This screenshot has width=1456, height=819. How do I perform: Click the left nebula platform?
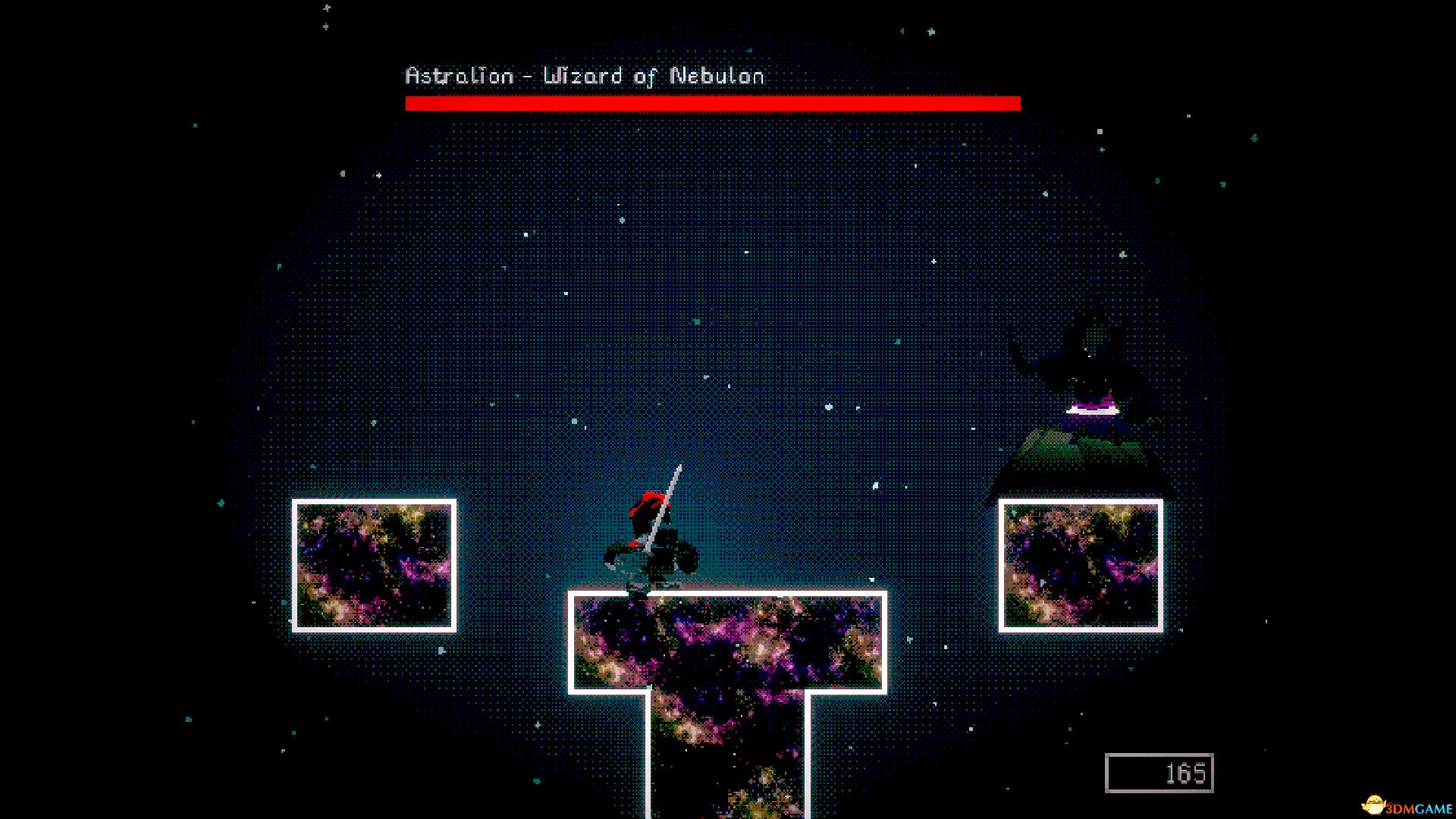point(374,565)
